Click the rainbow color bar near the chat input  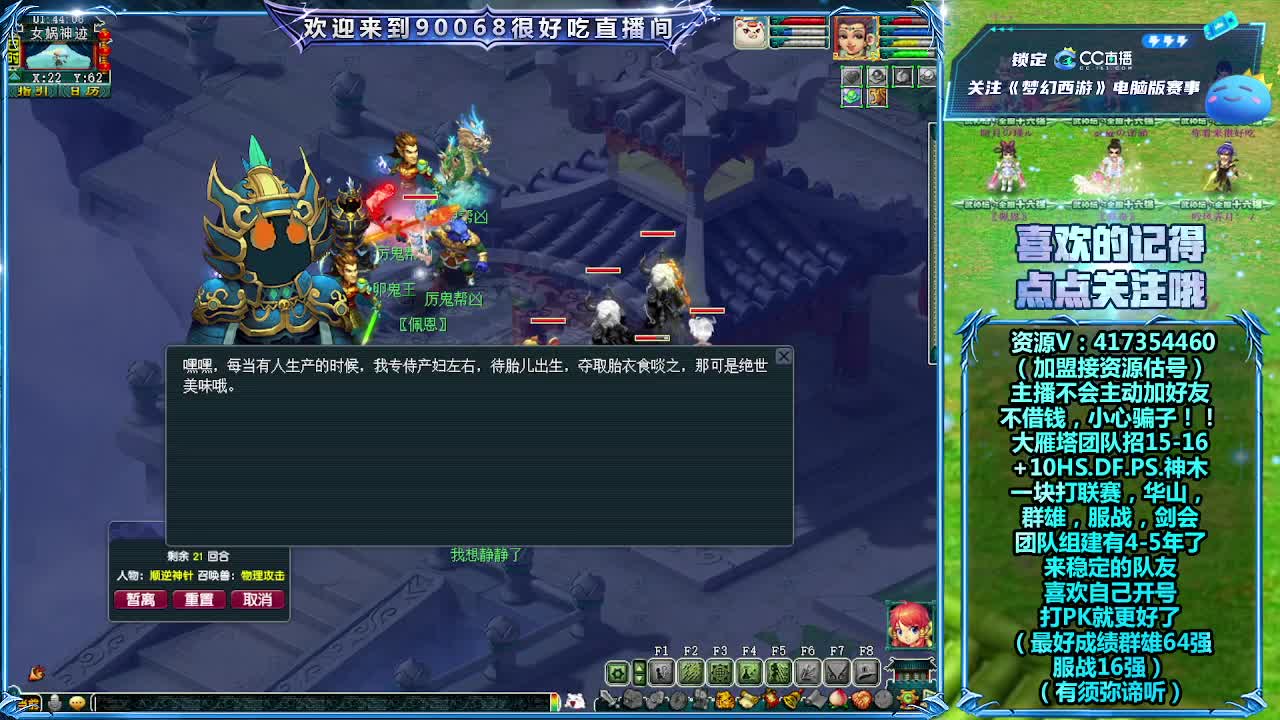click(x=554, y=701)
